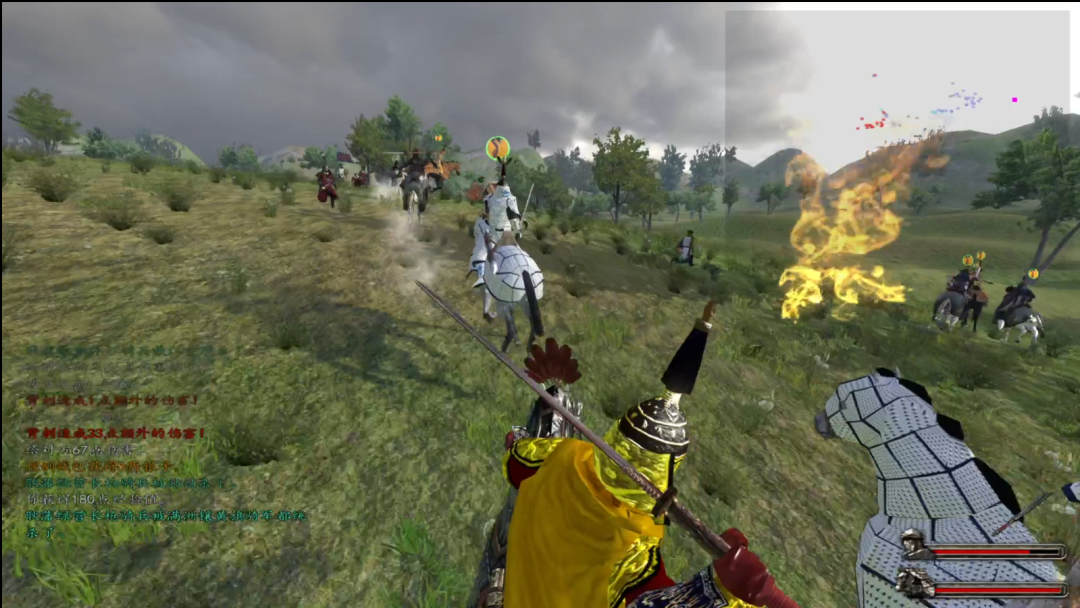Select the armored horse portrait icon
This screenshot has width=1080, height=608.
coord(915,583)
